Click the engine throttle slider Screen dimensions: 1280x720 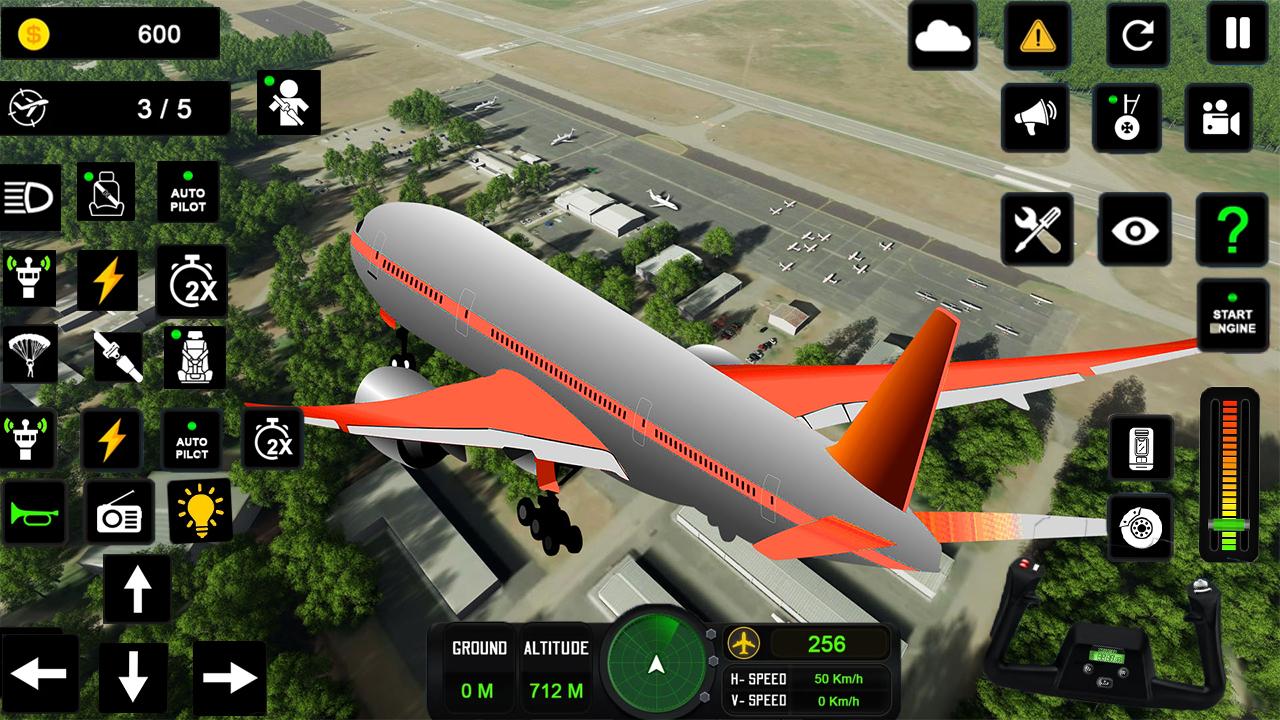(1229, 475)
